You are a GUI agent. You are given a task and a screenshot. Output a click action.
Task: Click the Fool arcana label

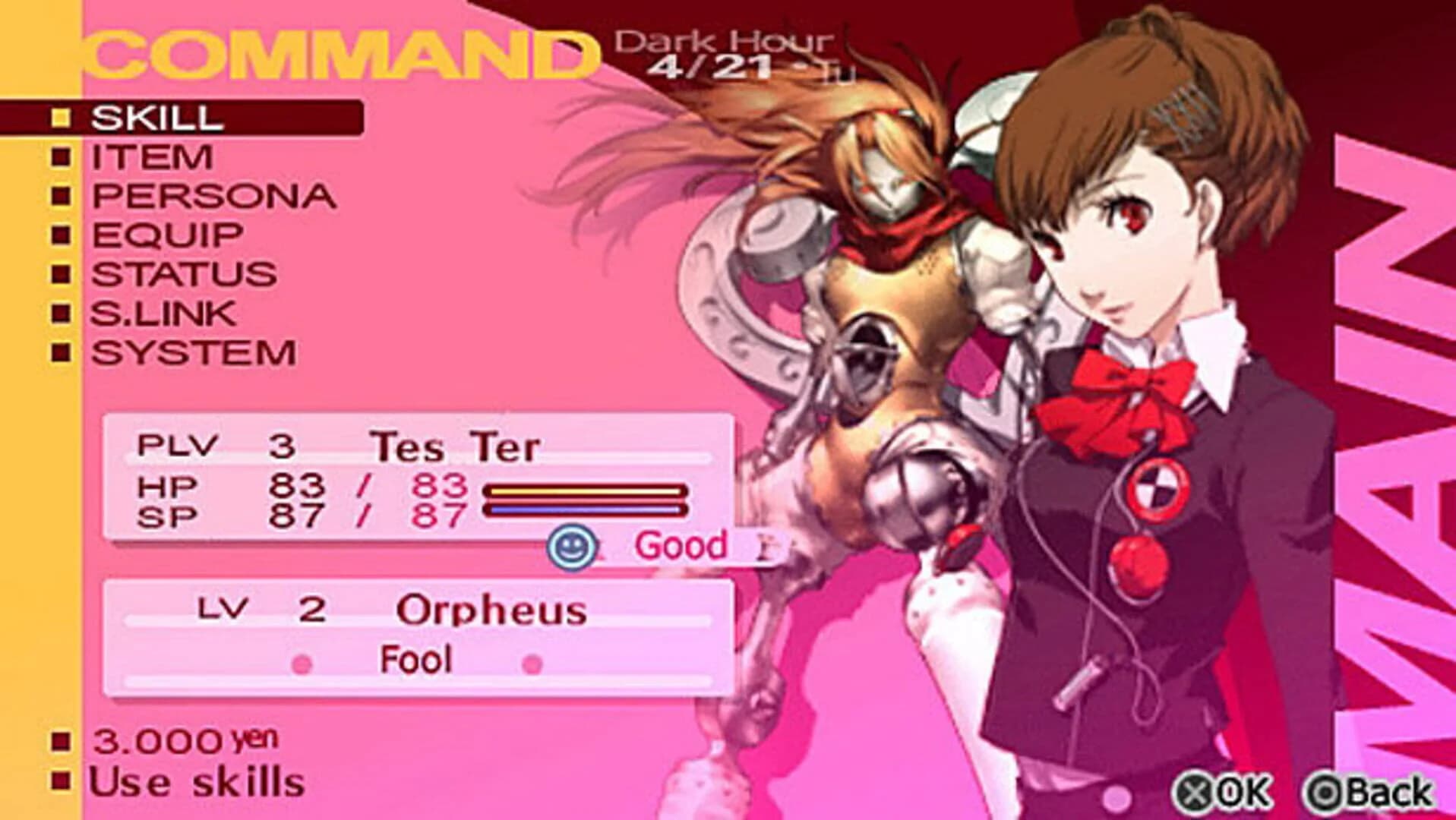tap(413, 658)
